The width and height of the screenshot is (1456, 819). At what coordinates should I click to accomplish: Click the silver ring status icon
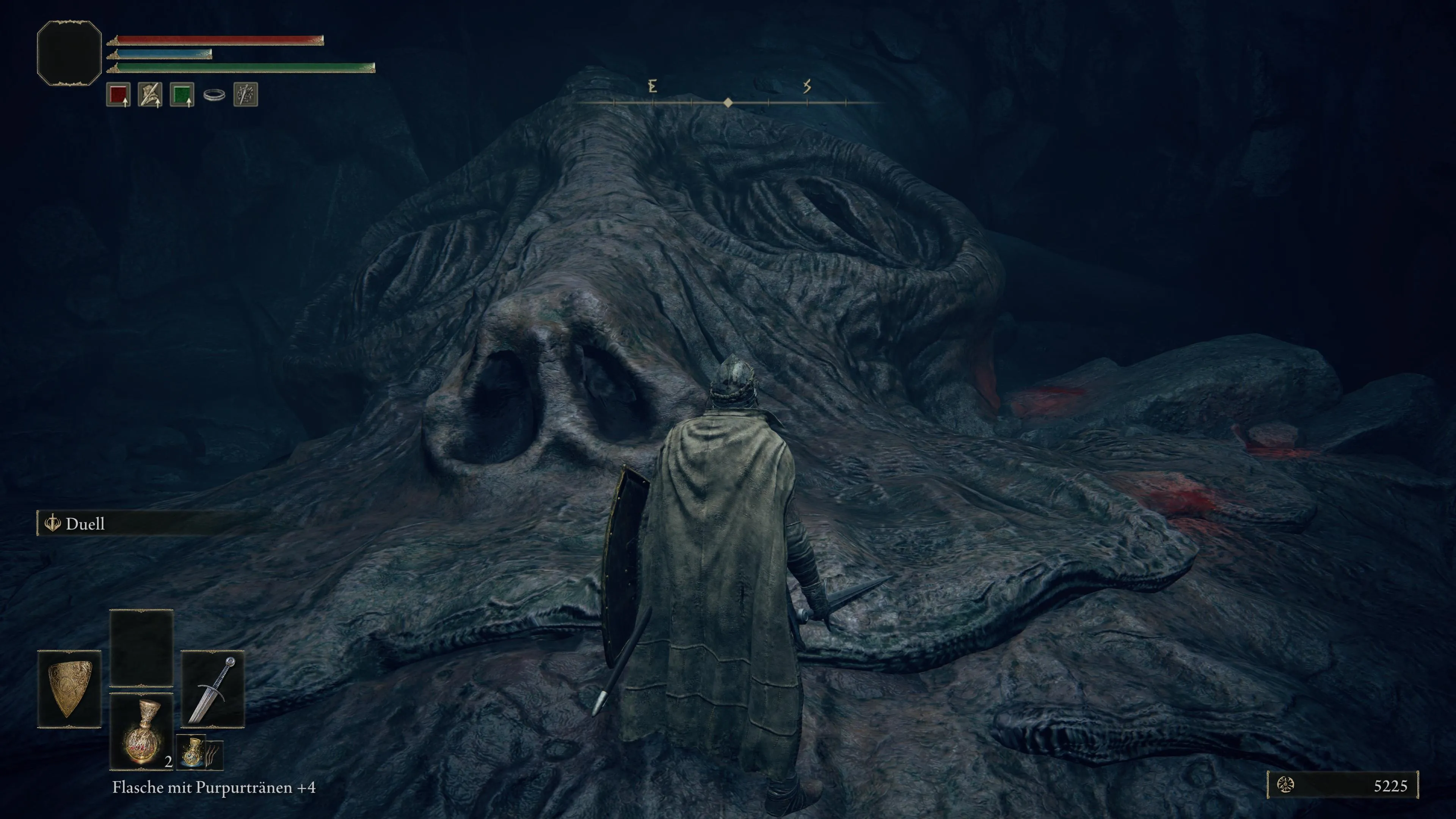pyautogui.click(x=214, y=95)
